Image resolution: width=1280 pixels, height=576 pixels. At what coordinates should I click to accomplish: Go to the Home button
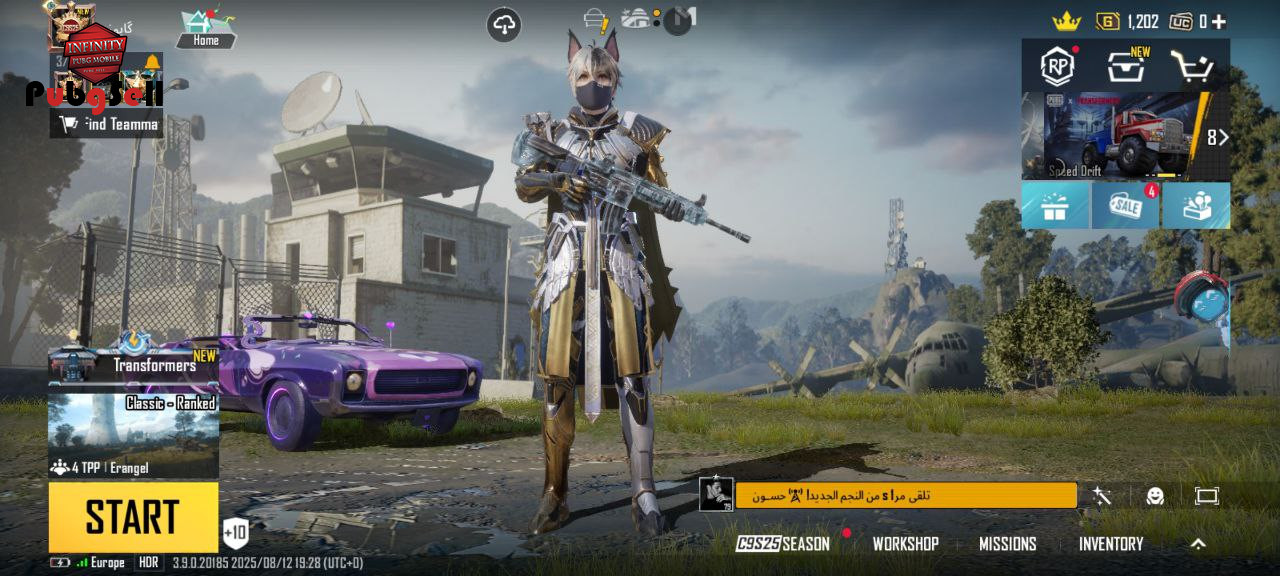click(206, 30)
